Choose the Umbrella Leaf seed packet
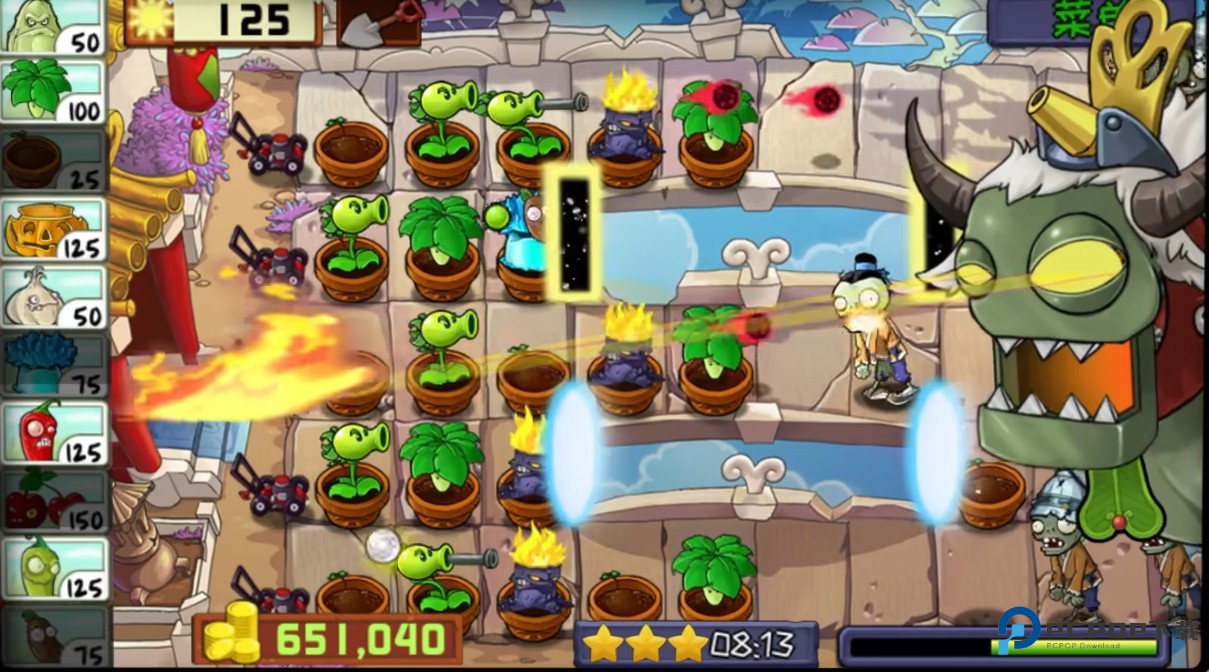 pos(54,92)
